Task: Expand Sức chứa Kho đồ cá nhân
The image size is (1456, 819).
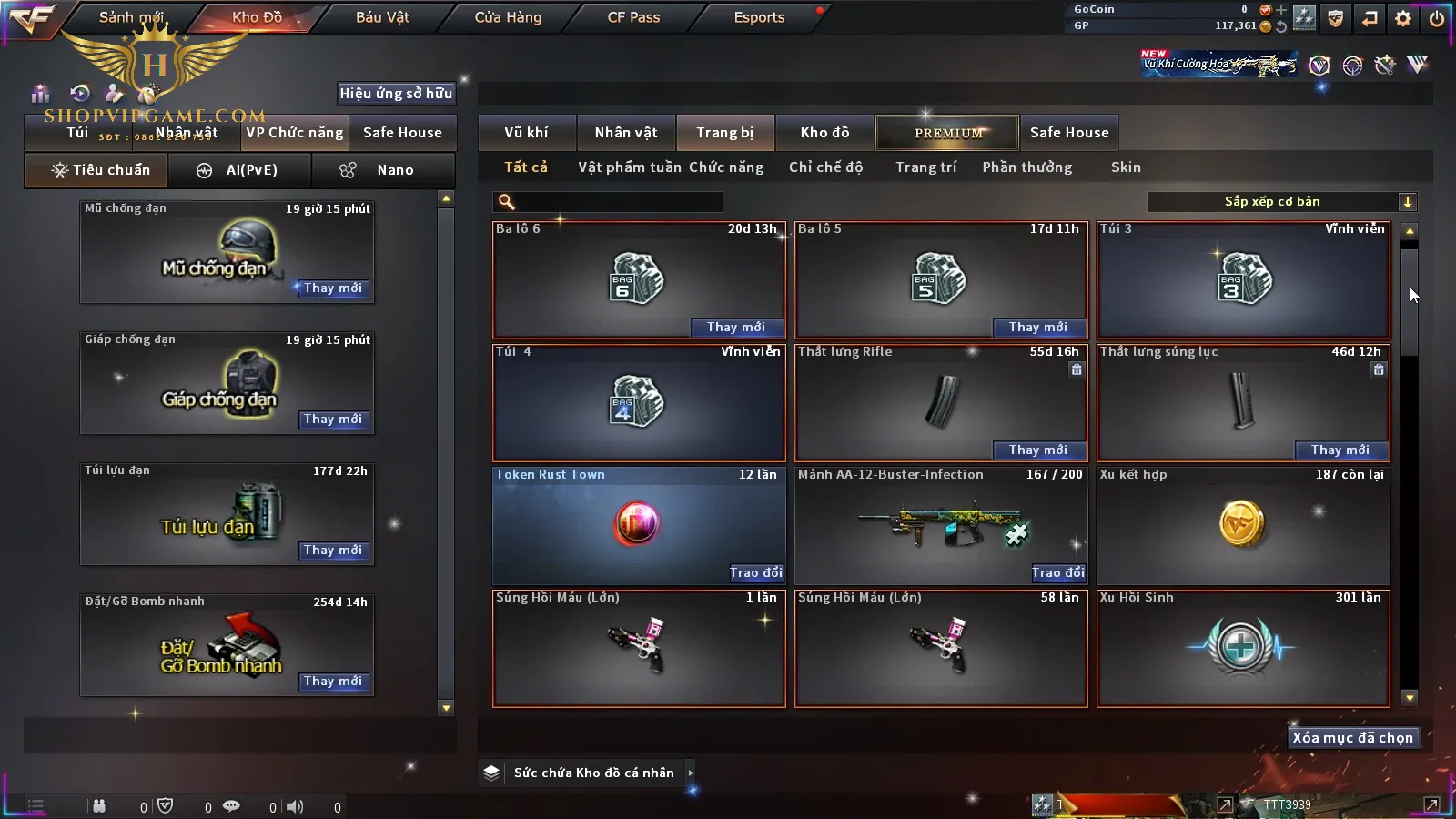Action: 691,773
